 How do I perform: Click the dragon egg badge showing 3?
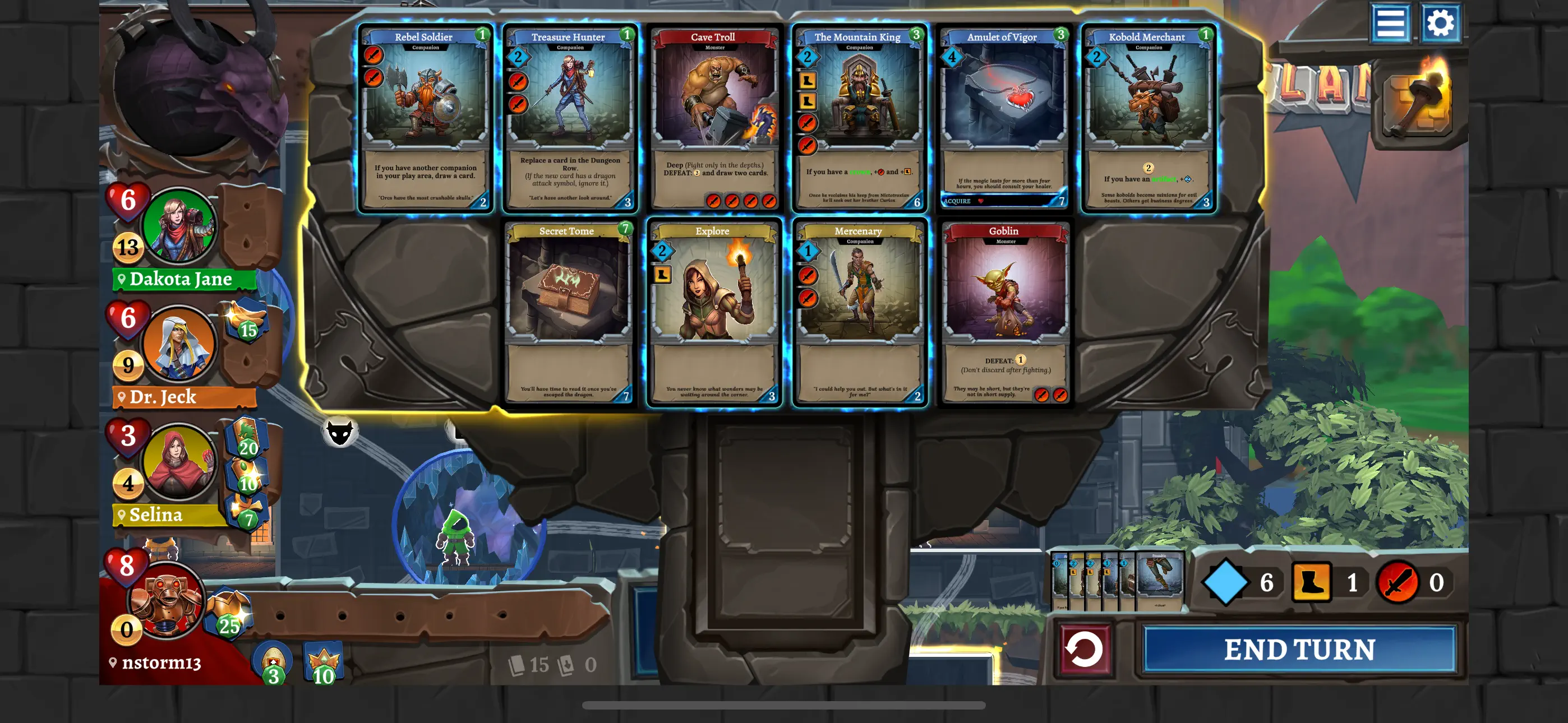coord(273,660)
